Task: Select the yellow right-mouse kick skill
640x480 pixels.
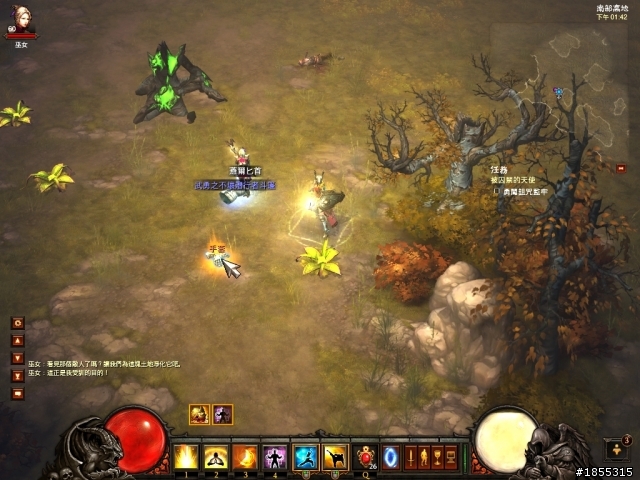Action: tap(335, 457)
